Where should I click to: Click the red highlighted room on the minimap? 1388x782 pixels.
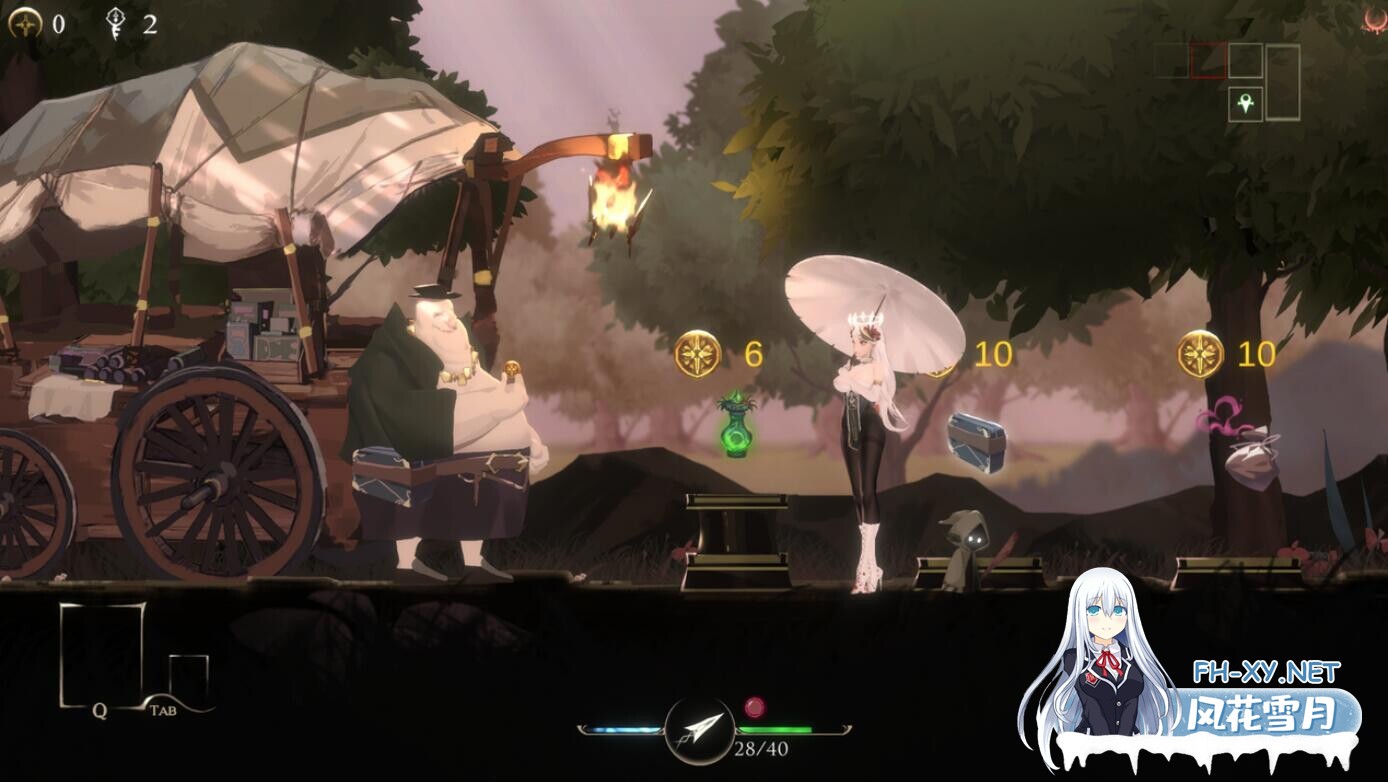click(x=1208, y=60)
